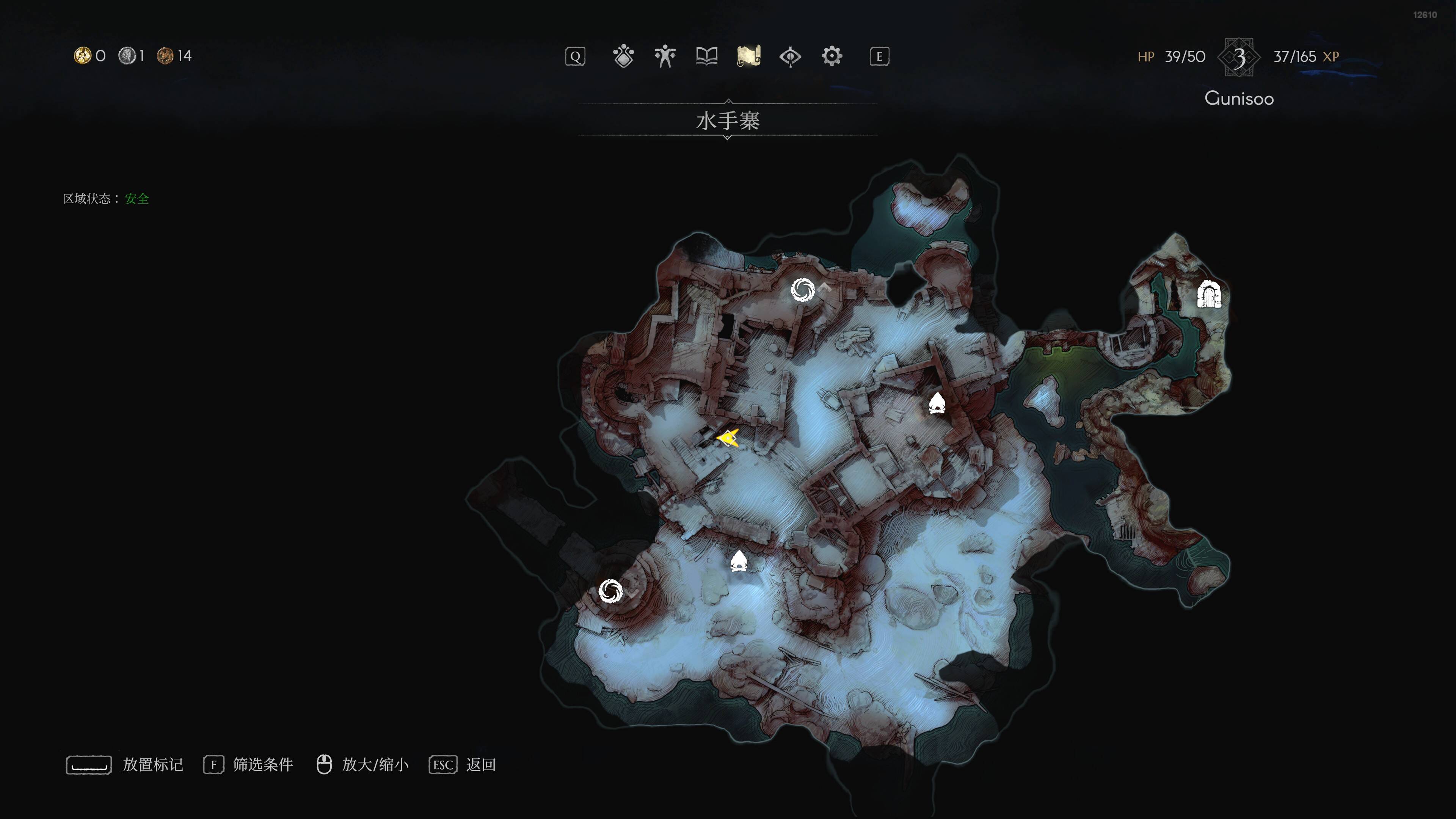Switch to the eye symbol tab
The image size is (1456, 819).
[790, 56]
